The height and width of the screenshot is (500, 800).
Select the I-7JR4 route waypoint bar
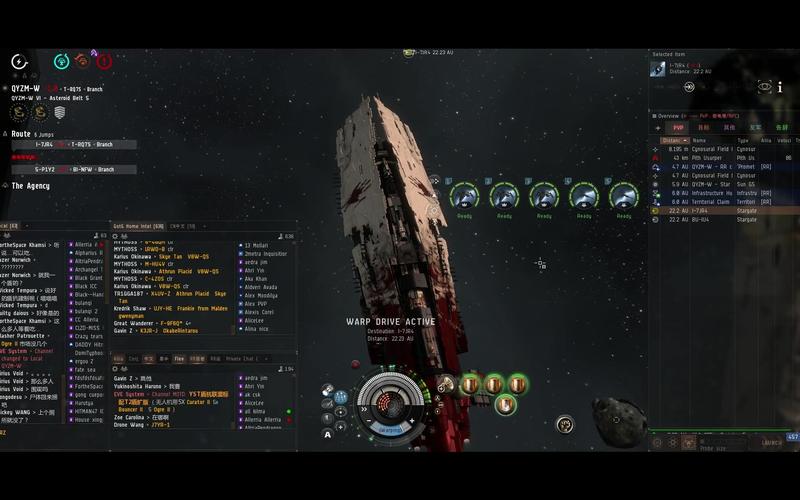(73, 144)
